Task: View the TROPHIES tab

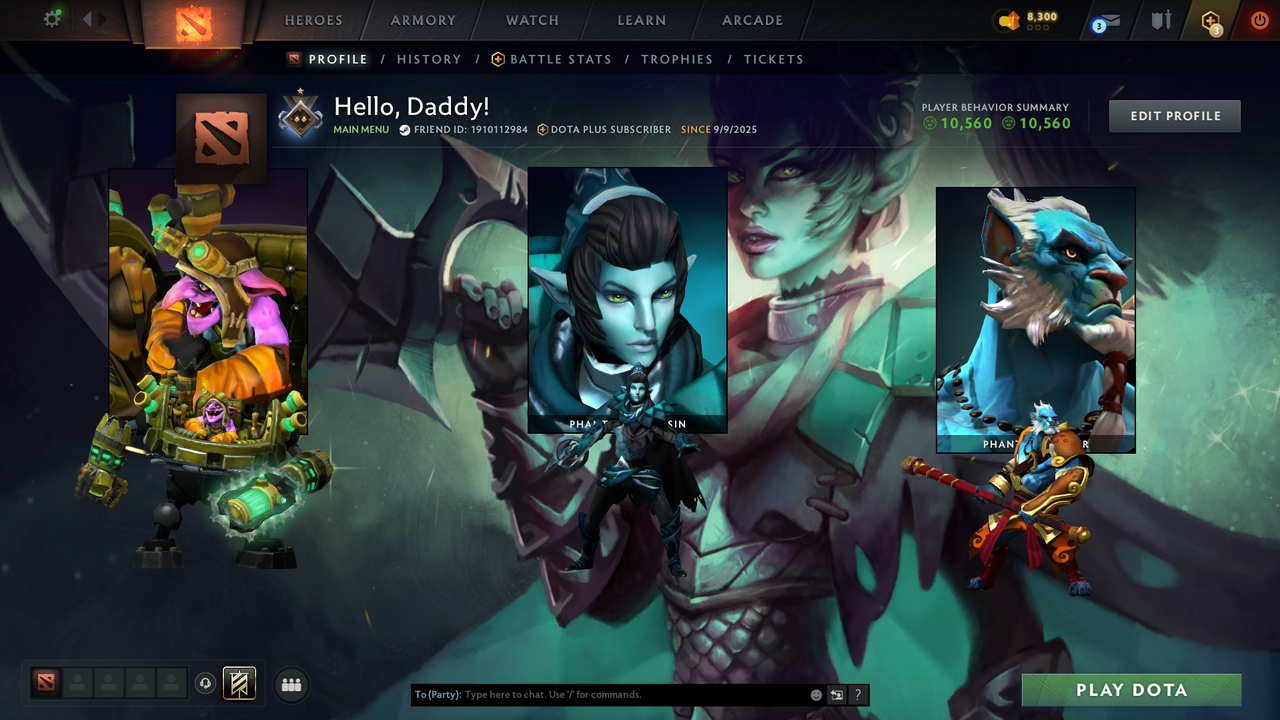Action: (677, 59)
